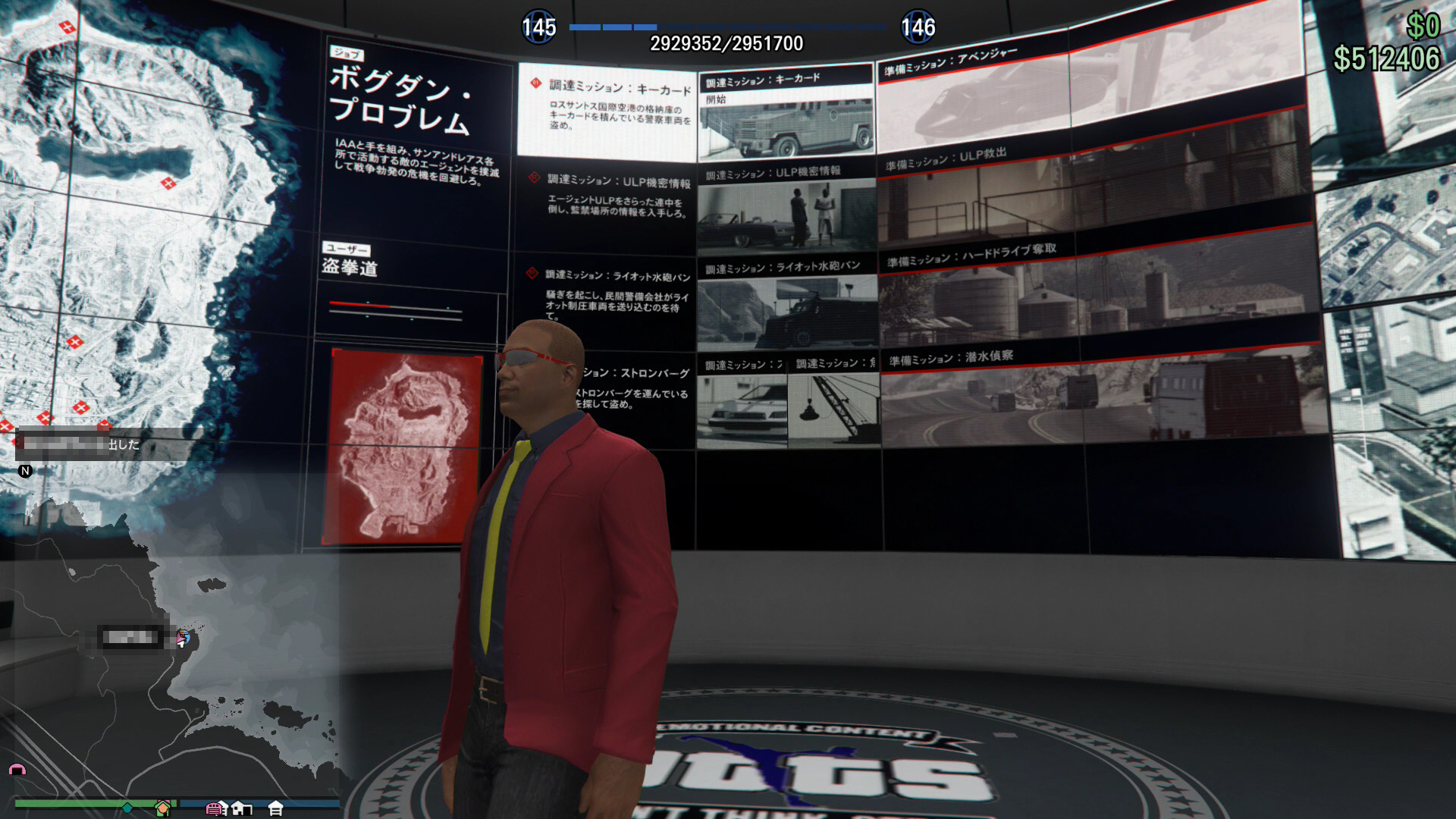Click the chat notification text on the left

pos(76,444)
